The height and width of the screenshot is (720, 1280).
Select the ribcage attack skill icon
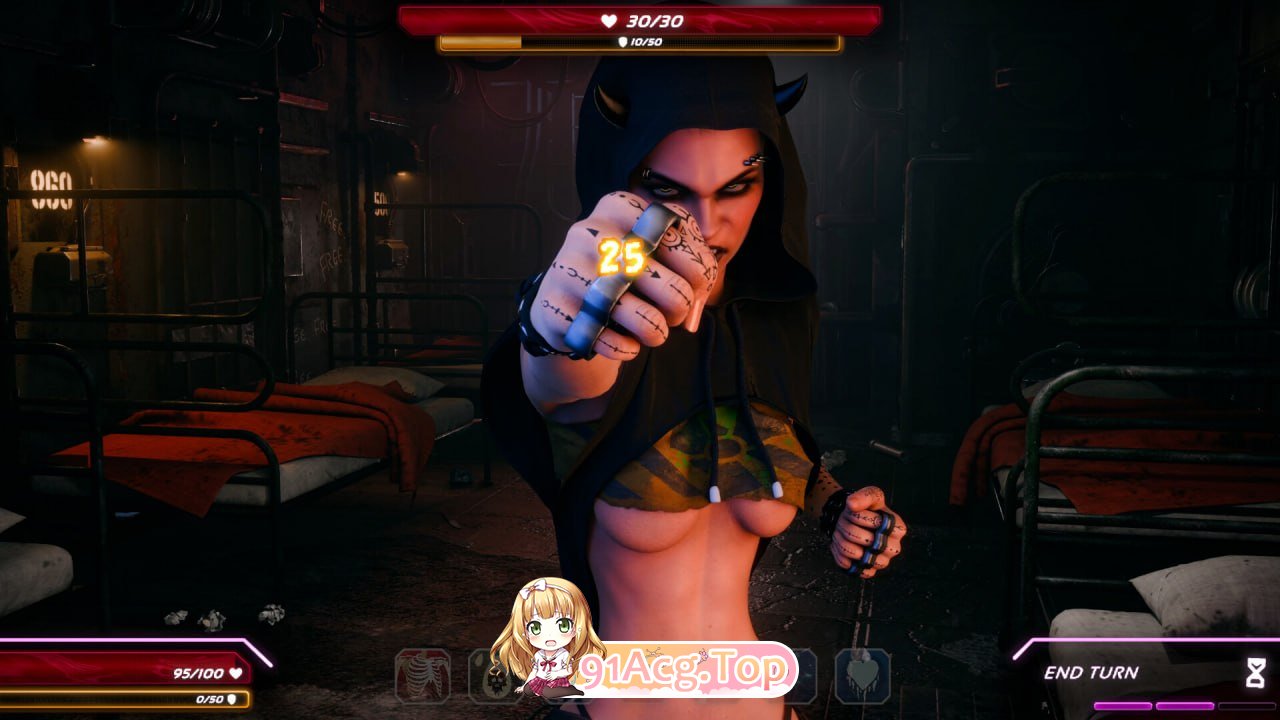click(427, 678)
